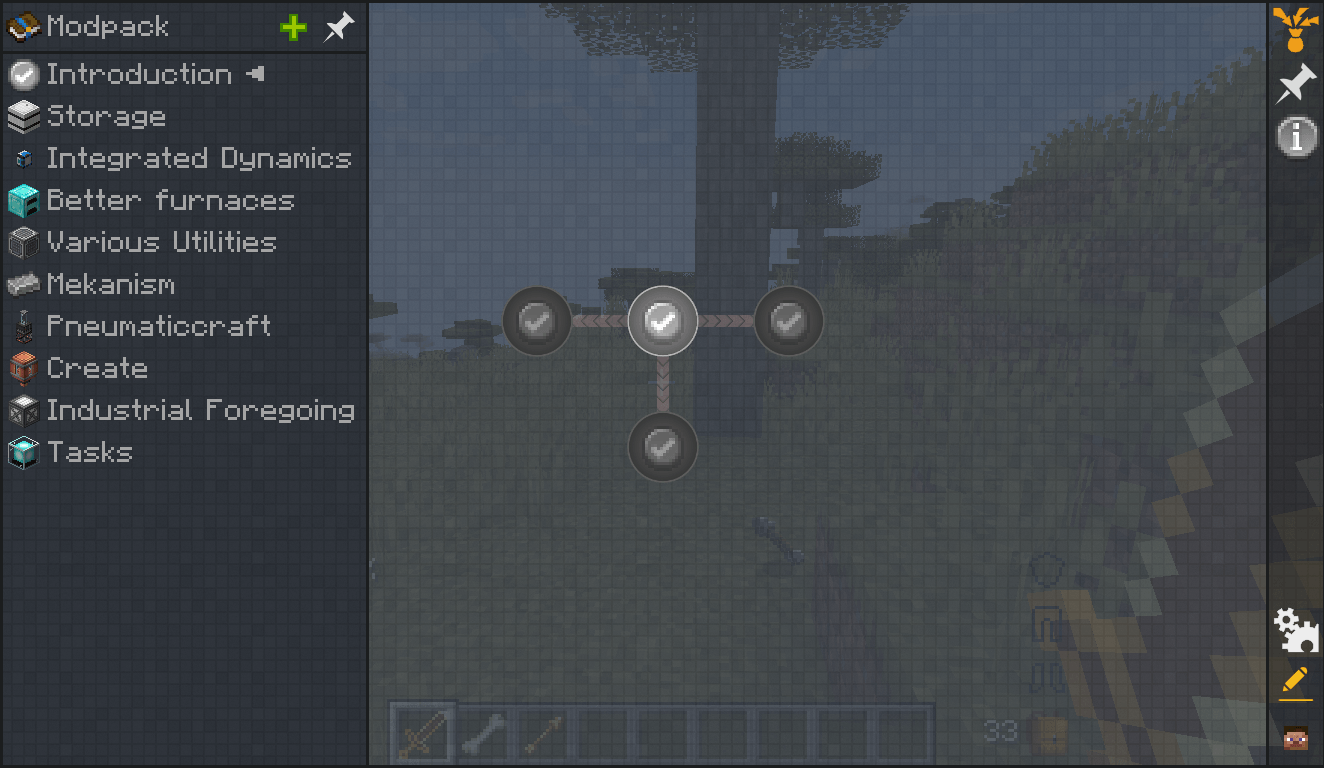Toggle the pin icon on the right edge

tap(1294, 84)
